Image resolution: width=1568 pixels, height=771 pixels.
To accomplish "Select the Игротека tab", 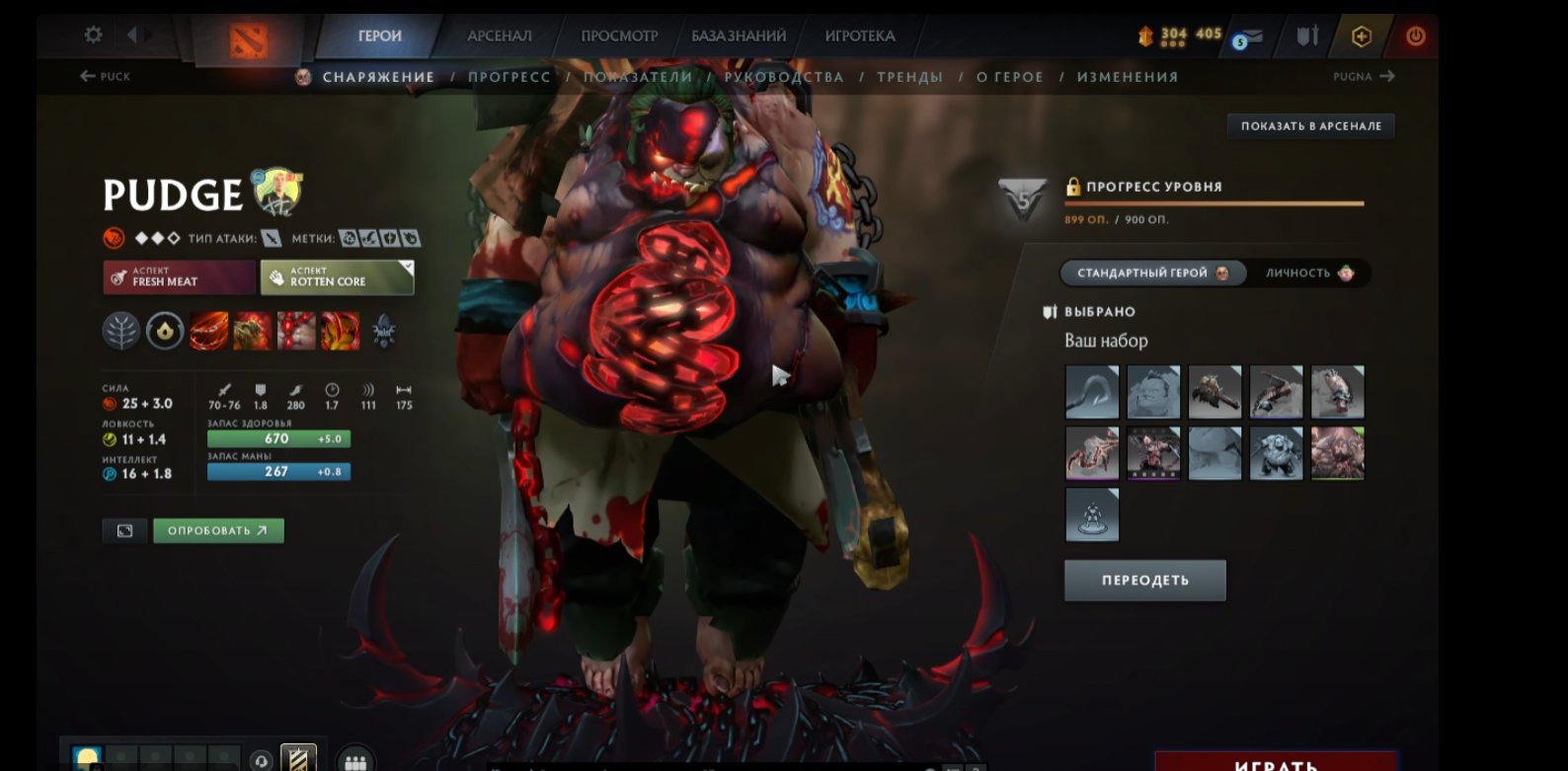I will (860, 36).
